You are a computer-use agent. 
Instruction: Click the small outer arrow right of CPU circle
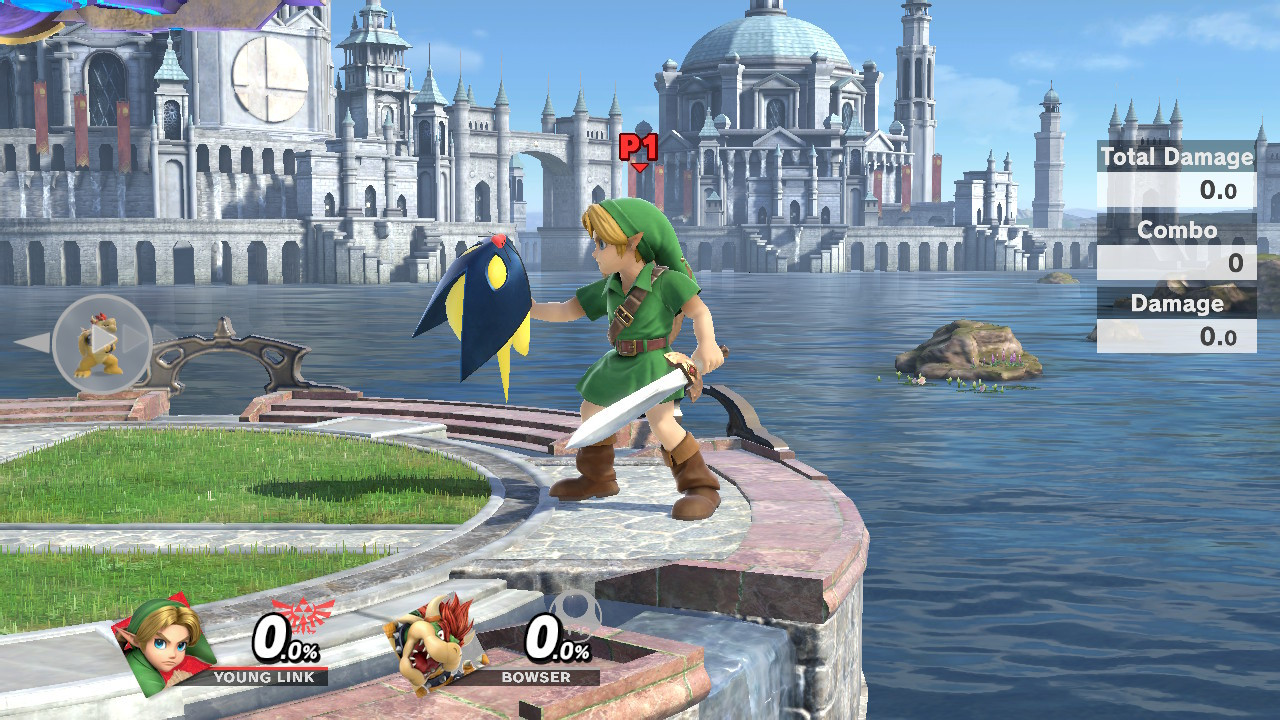pyautogui.click(x=165, y=333)
